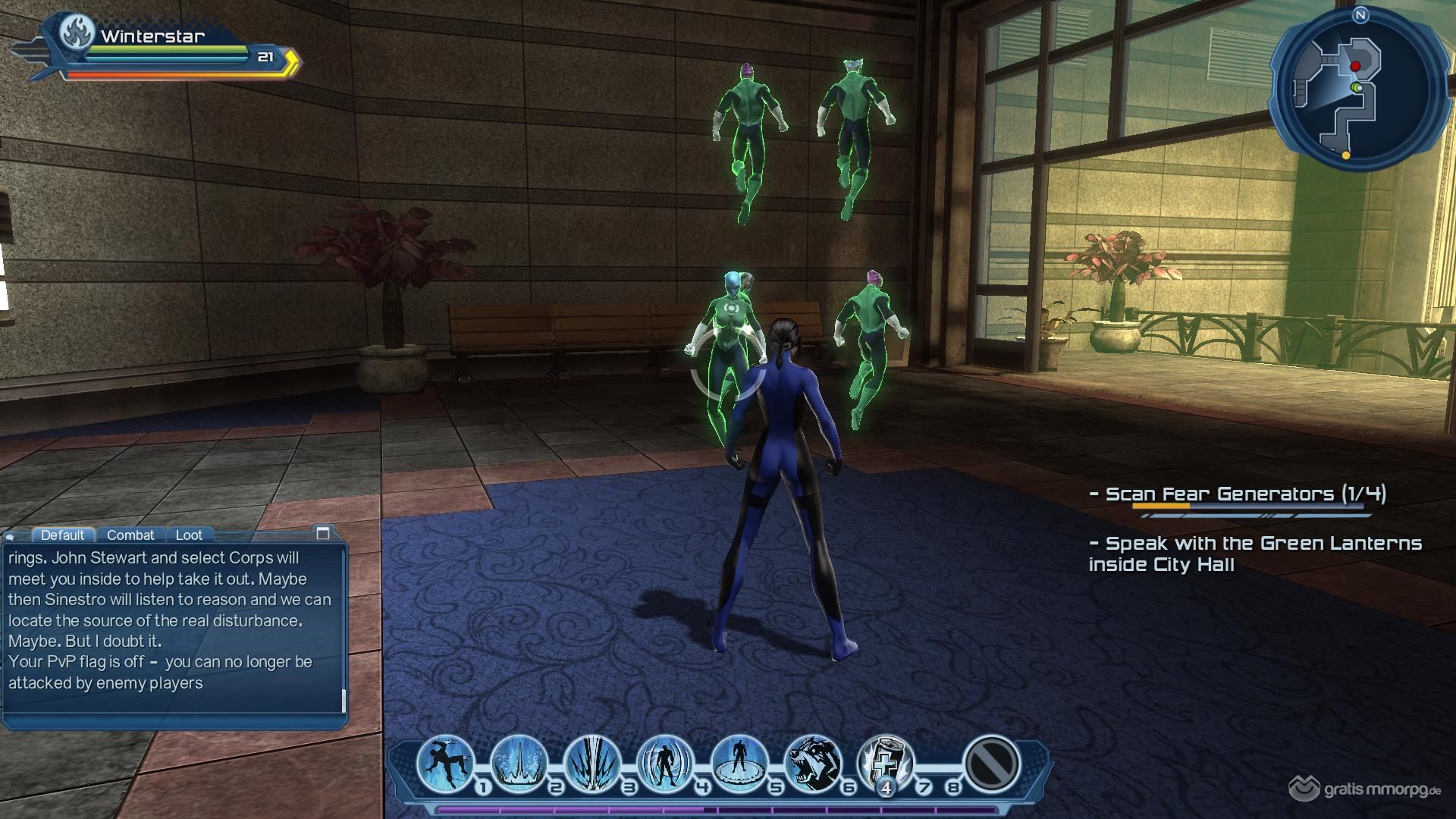Activate the swirling aura ability in slot 4
This screenshot has height=819, width=1456.
pyautogui.click(x=666, y=762)
